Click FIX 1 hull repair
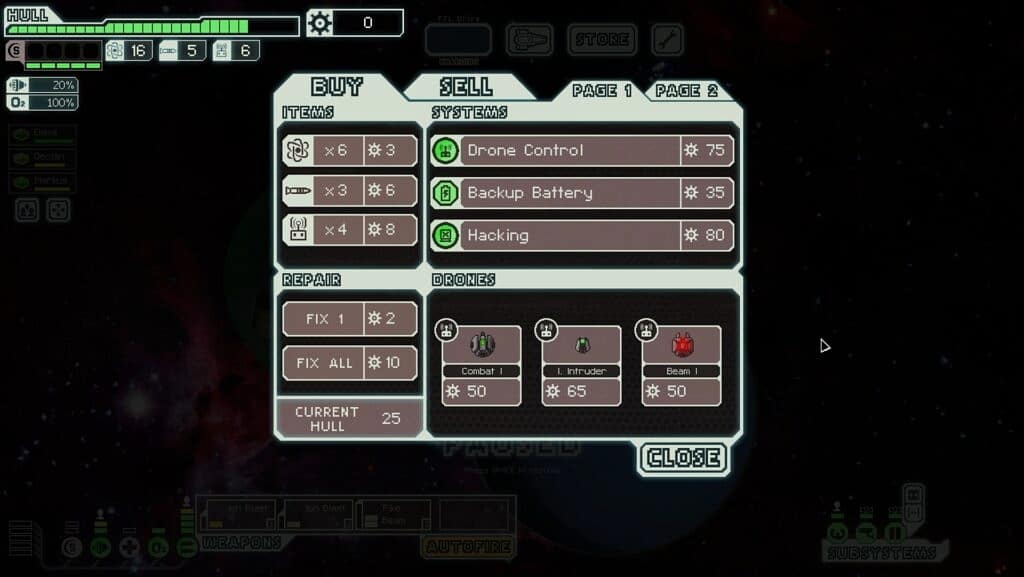 [x=350, y=319]
